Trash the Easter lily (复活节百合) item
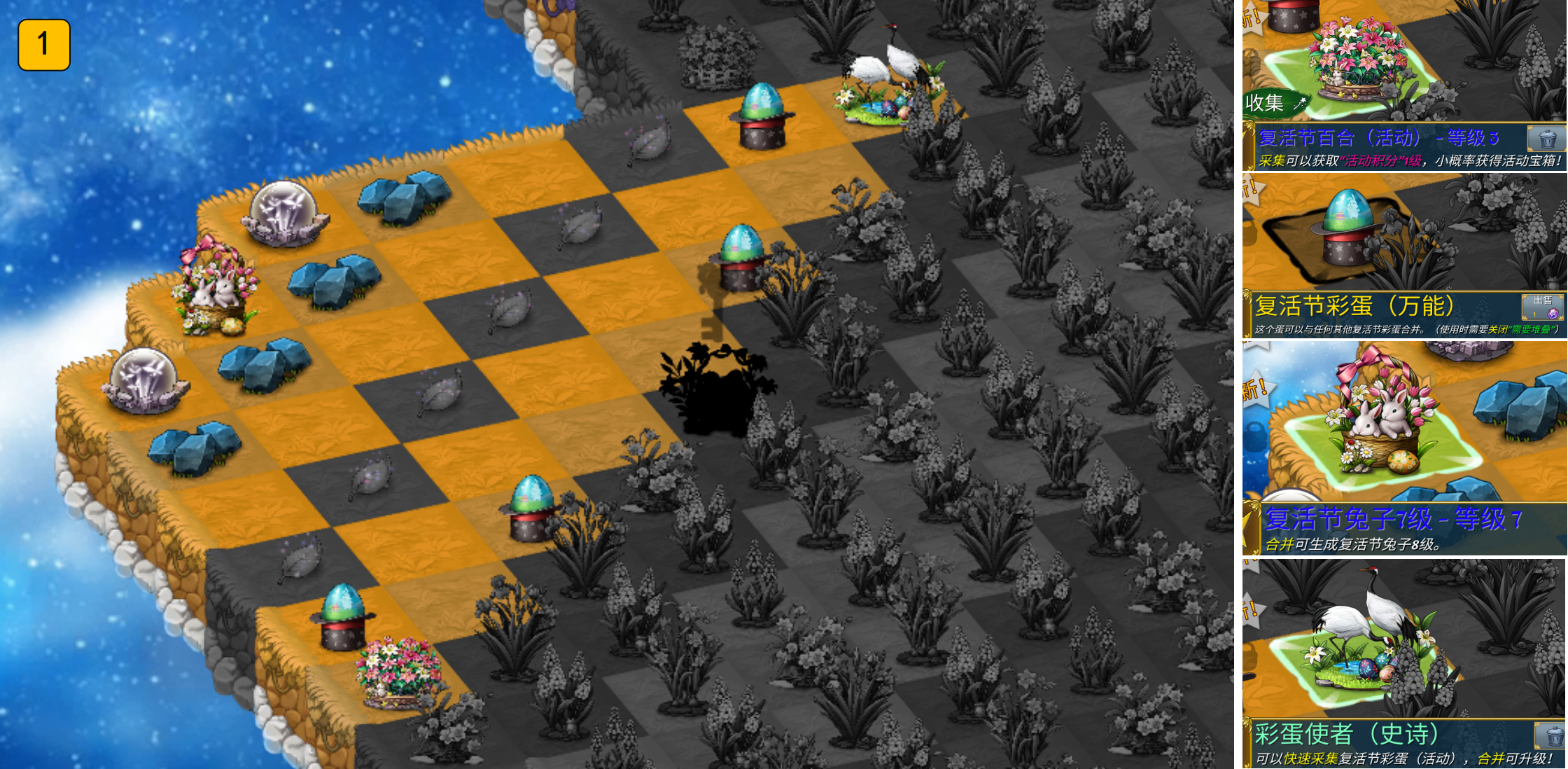This screenshot has height=769, width=1568. coord(1546,138)
